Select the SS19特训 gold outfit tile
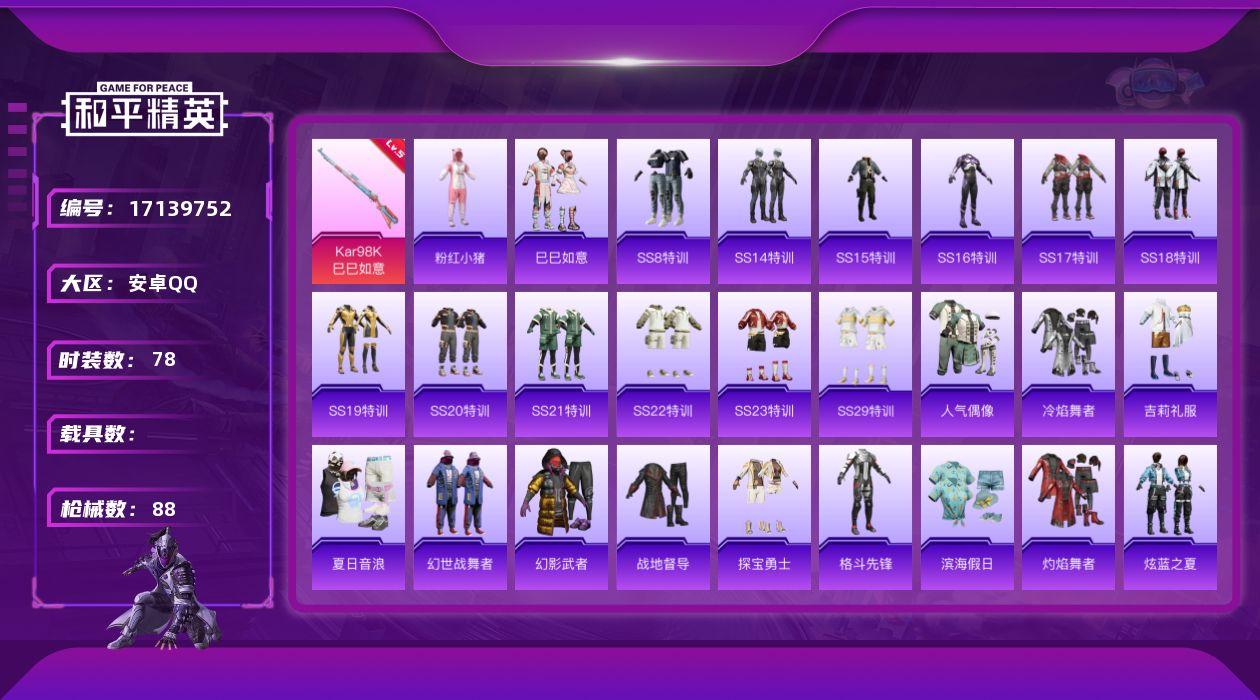The image size is (1260, 700). coord(358,364)
